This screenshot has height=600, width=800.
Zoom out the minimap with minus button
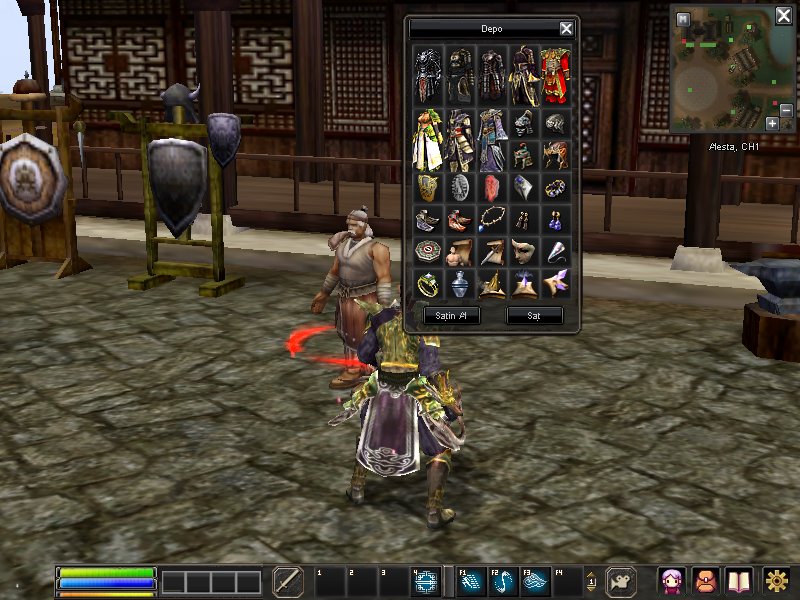(x=786, y=123)
